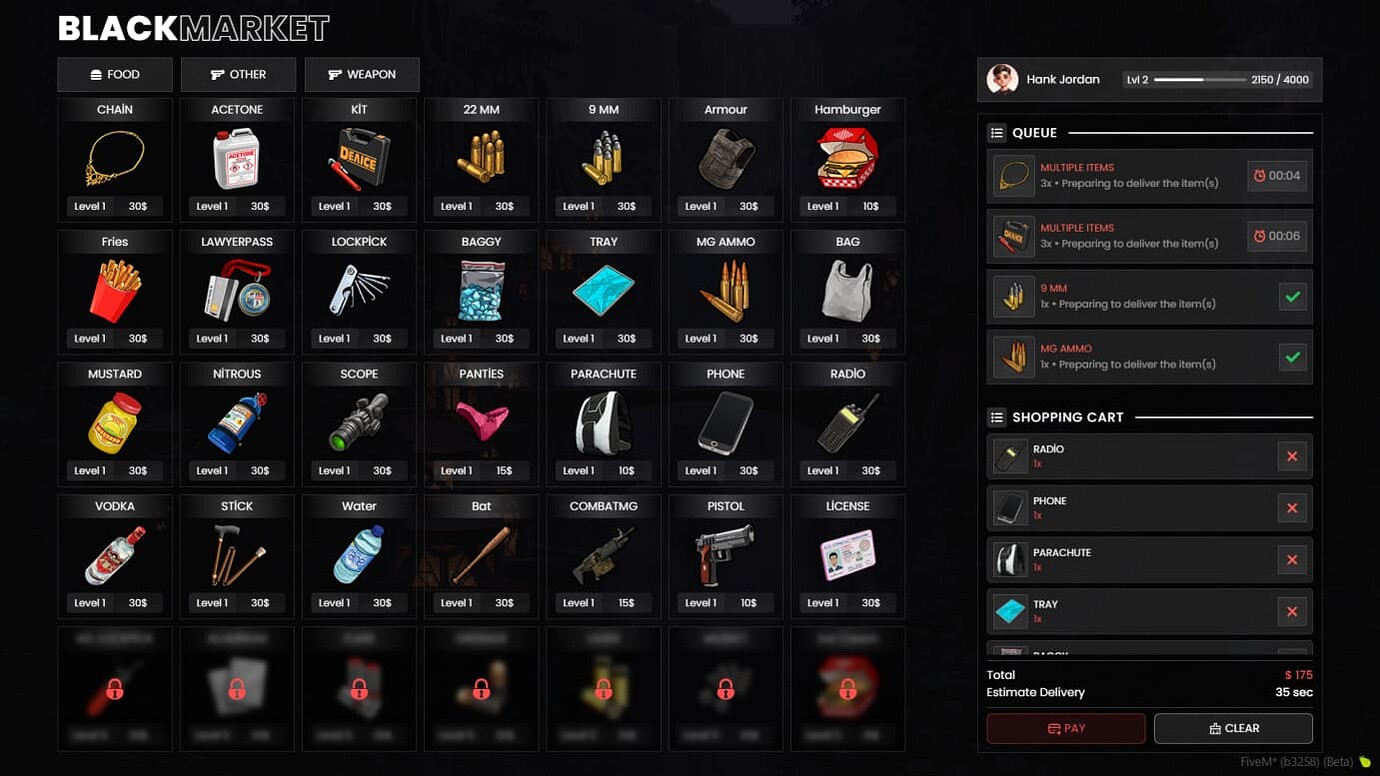Click the VODKA bottle icon
Screen dimensions: 1380x776
[114, 553]
